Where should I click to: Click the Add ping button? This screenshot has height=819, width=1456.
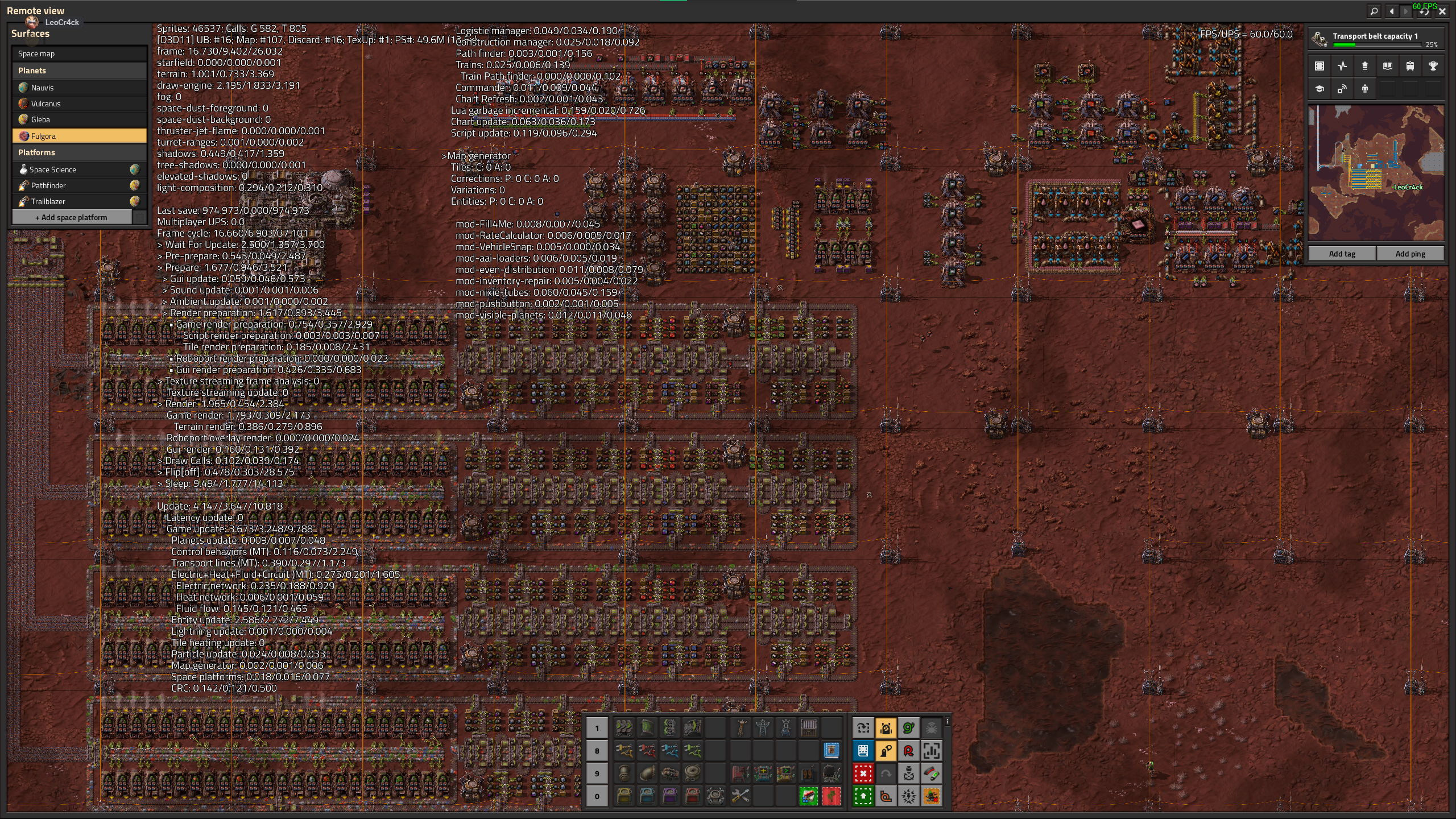(x=1410, y=254)
